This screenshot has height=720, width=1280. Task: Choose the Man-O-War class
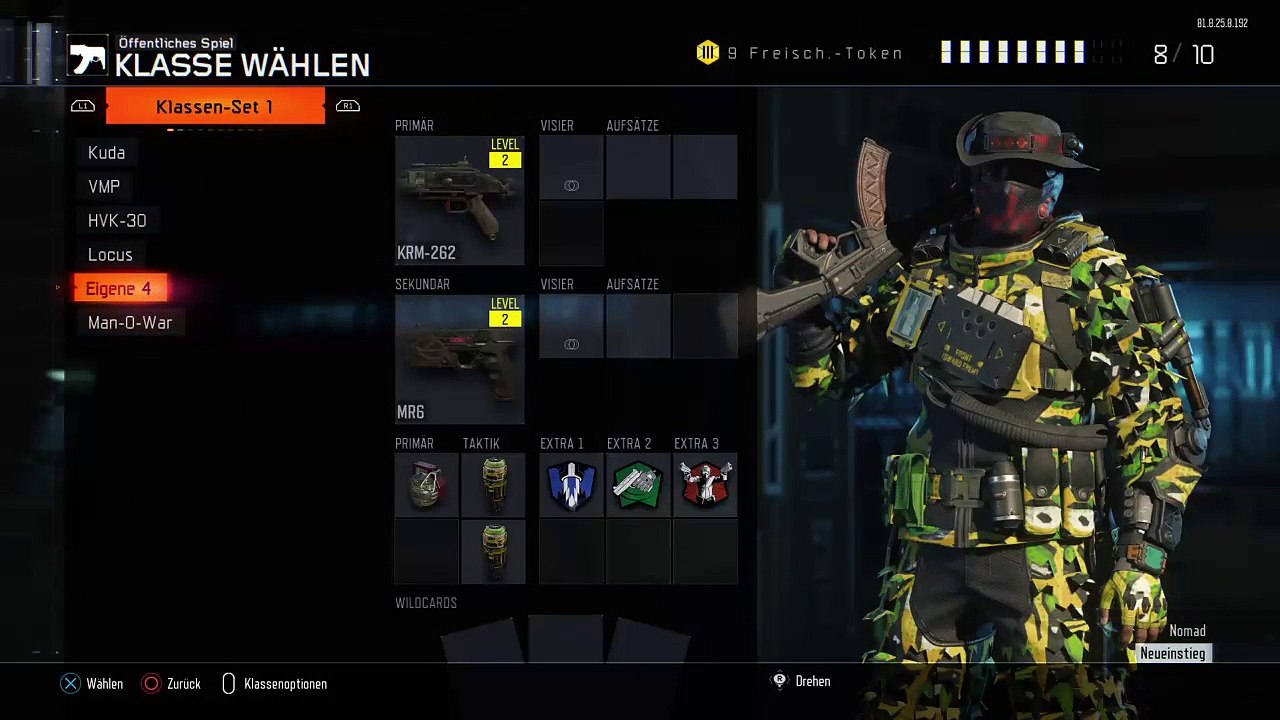130,323
